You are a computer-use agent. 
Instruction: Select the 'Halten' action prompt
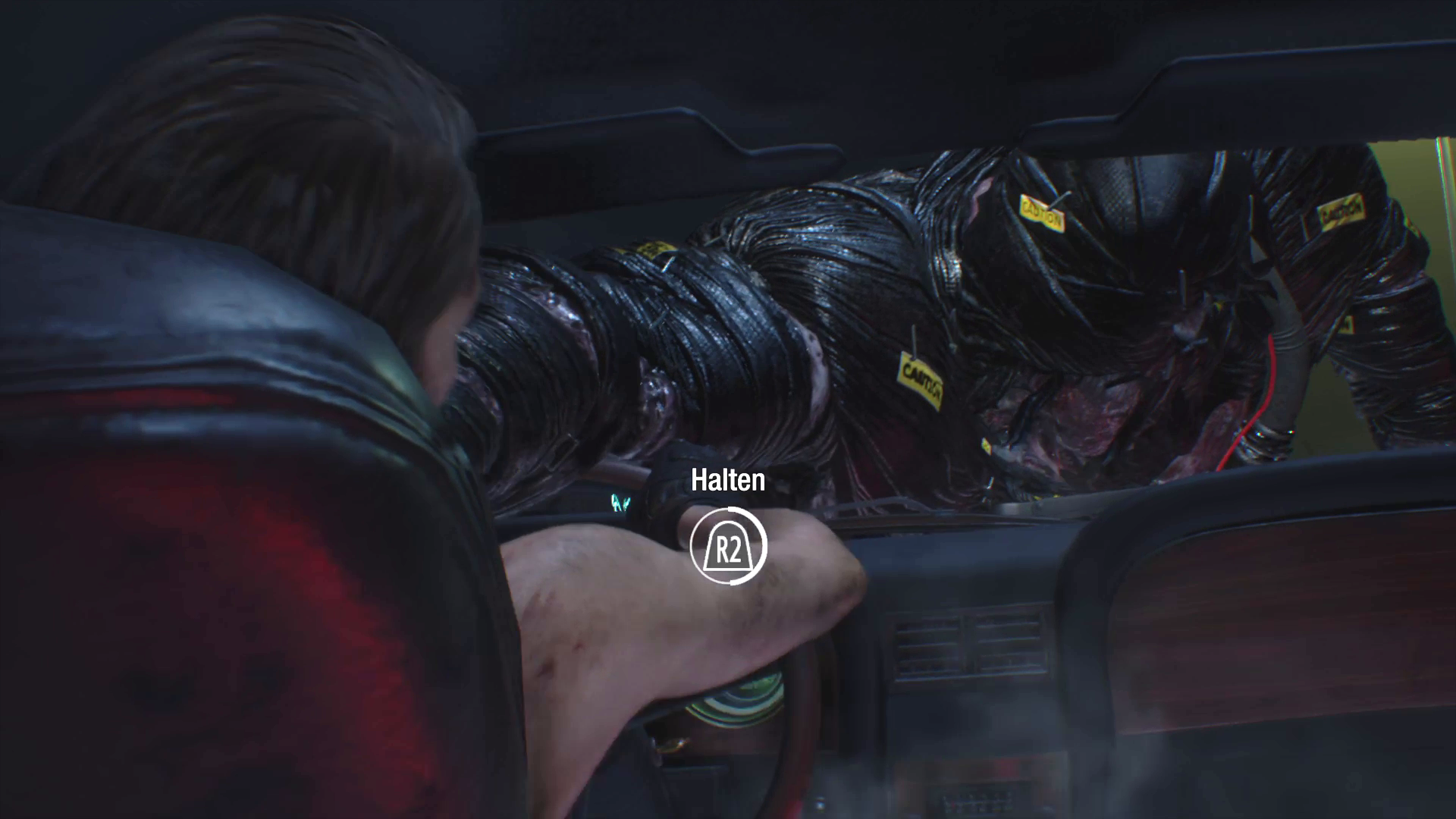coord(726,479)
